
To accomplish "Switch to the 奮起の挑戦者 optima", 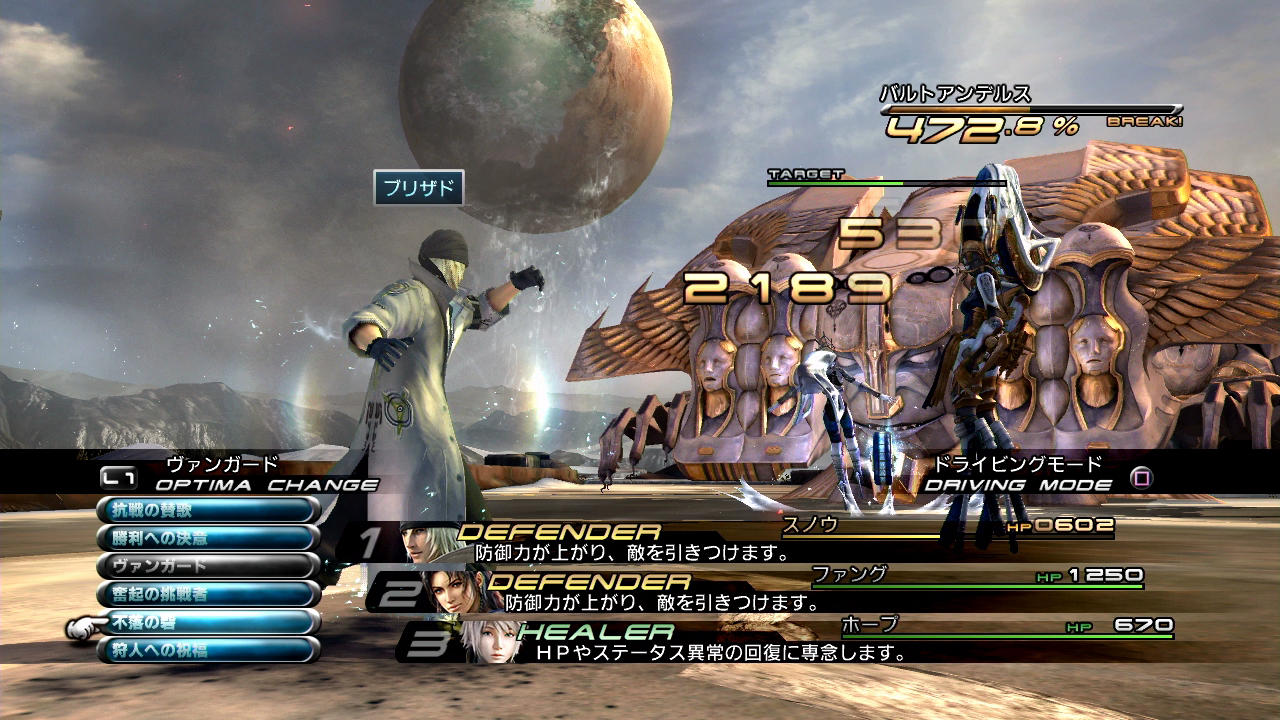I will click(x=208, y=593).
